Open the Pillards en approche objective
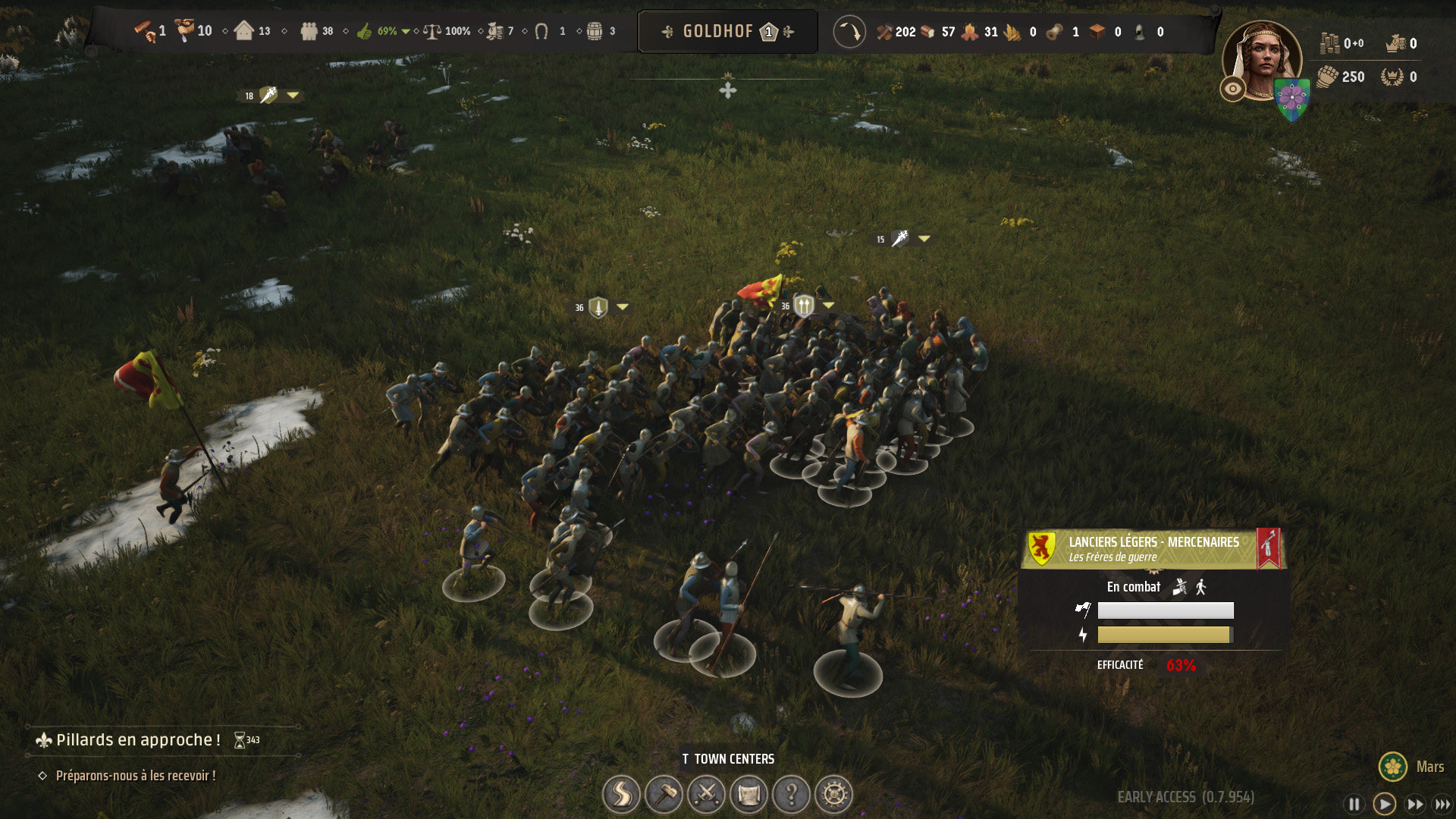Image resolution: width=1456 pixels, height=819 pixels. (x=138, y=740)
